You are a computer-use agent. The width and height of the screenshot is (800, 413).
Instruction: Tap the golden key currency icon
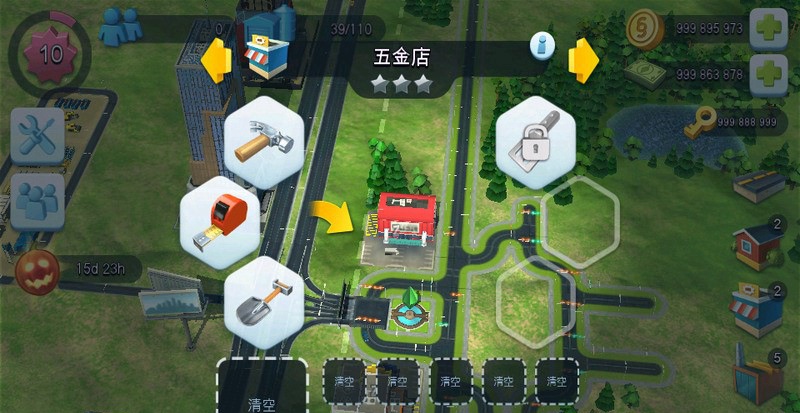pos(701,122)
